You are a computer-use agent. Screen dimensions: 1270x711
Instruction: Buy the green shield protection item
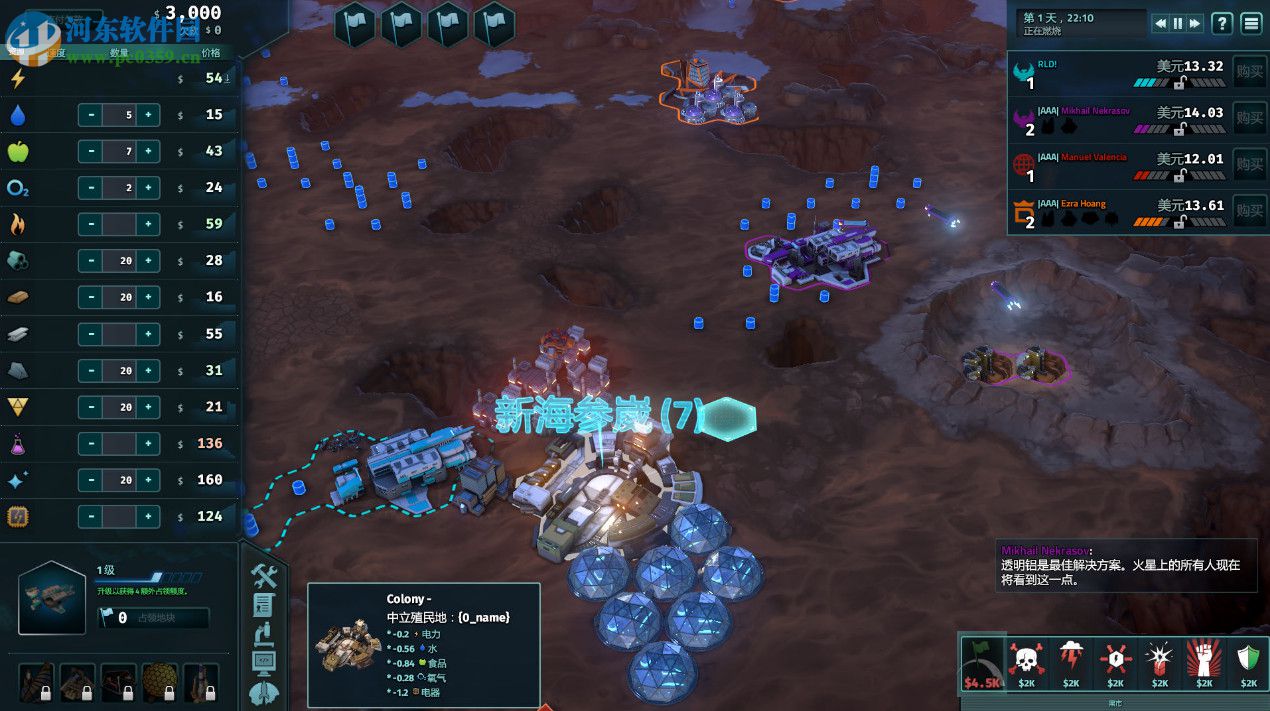[1248, 663]
